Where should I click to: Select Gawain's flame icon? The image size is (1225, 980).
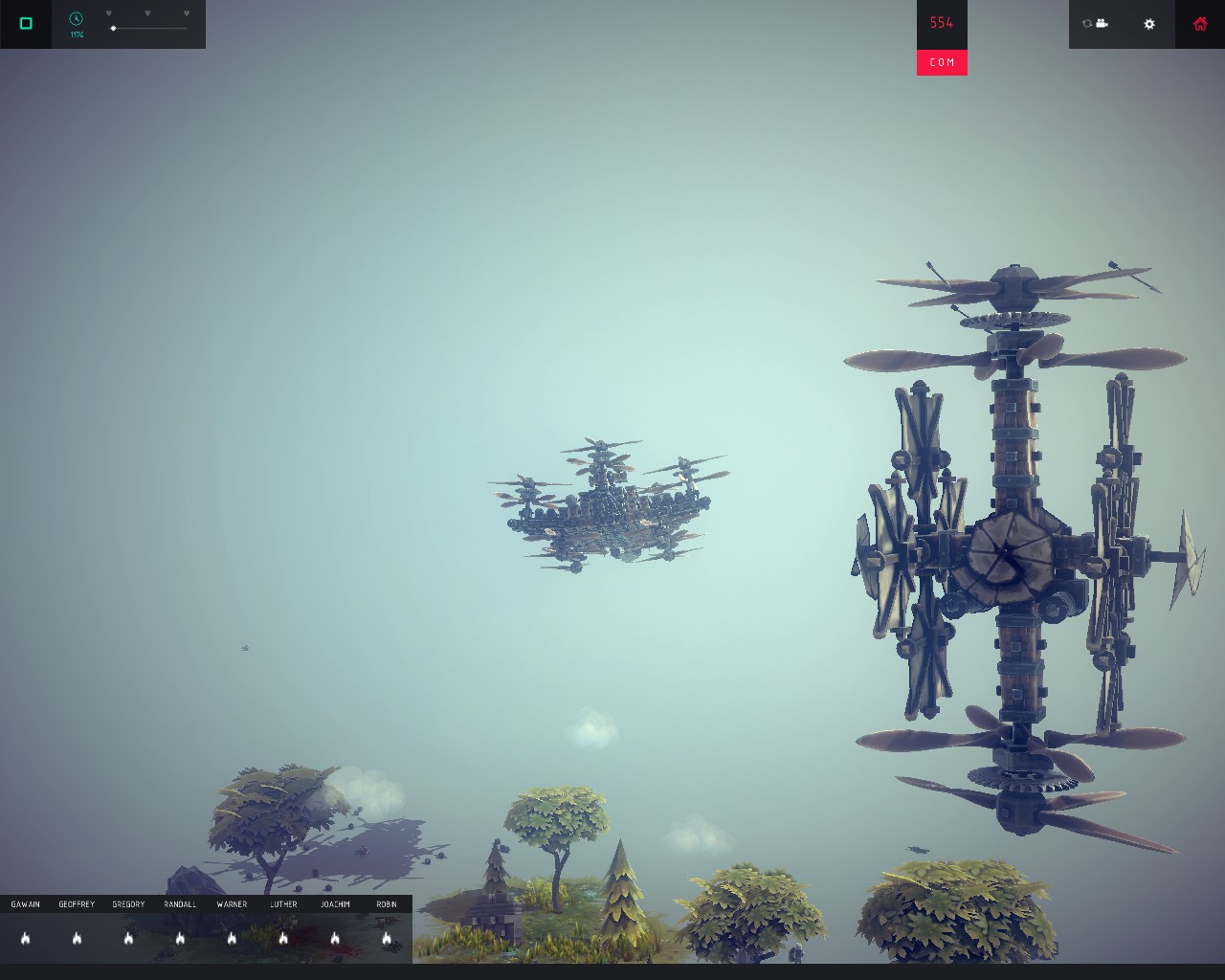[26, 938]
